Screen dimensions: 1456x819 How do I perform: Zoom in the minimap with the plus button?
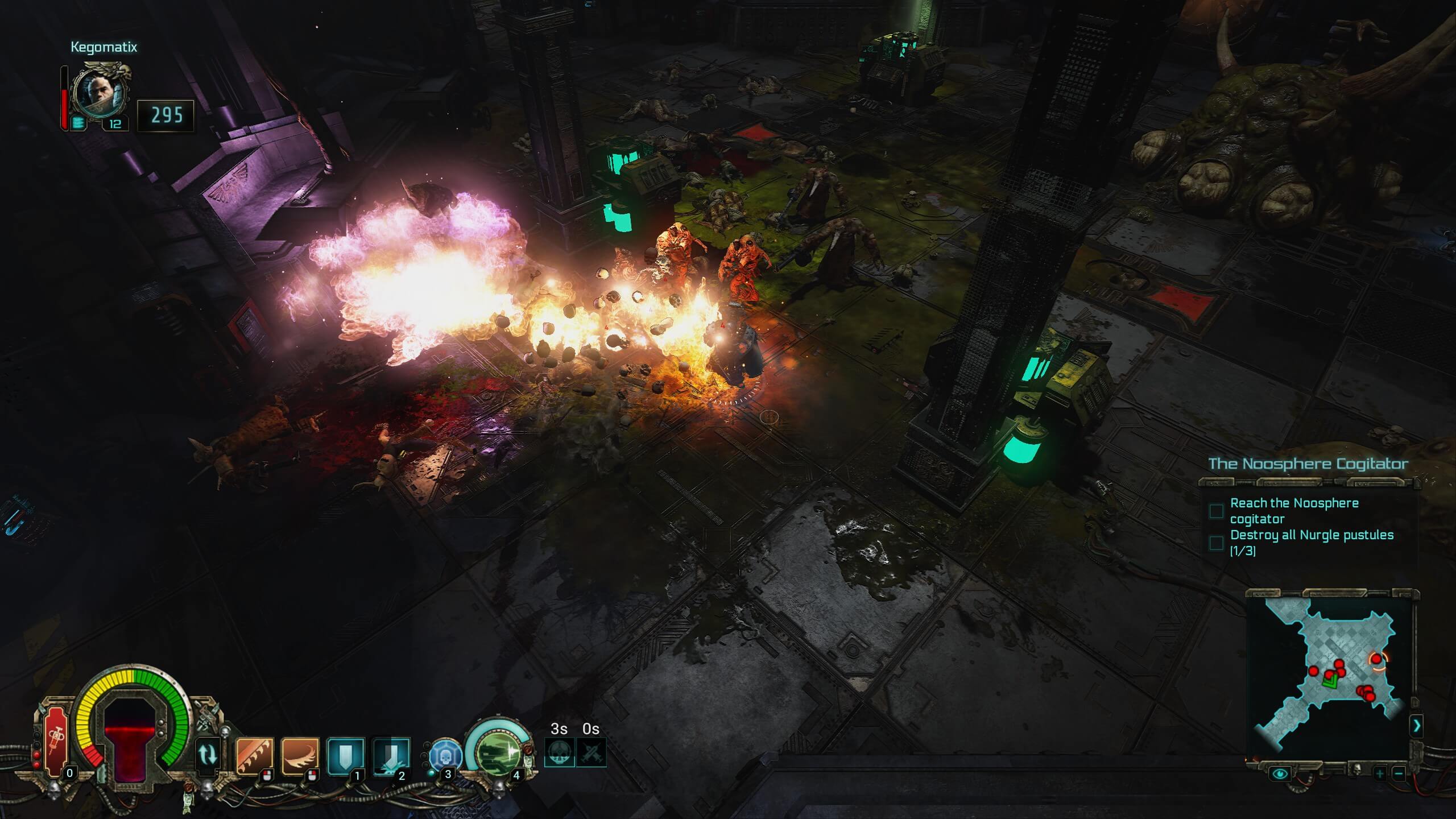[1380, 773]
